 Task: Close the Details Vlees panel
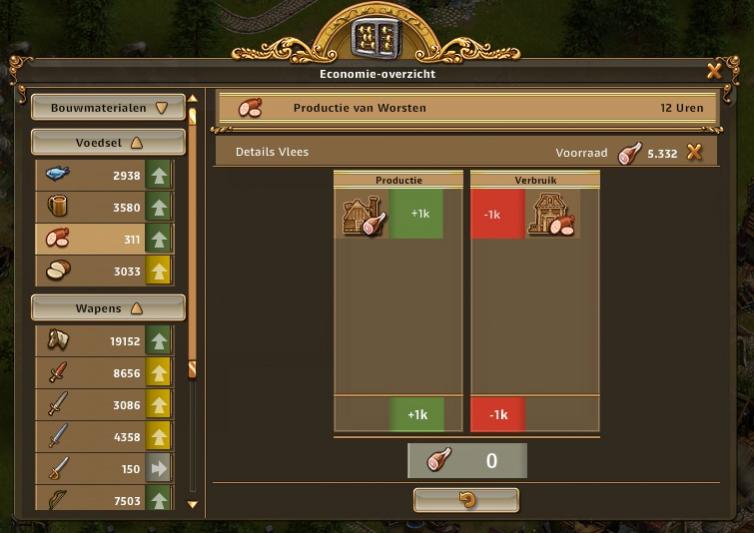[694, 153]
